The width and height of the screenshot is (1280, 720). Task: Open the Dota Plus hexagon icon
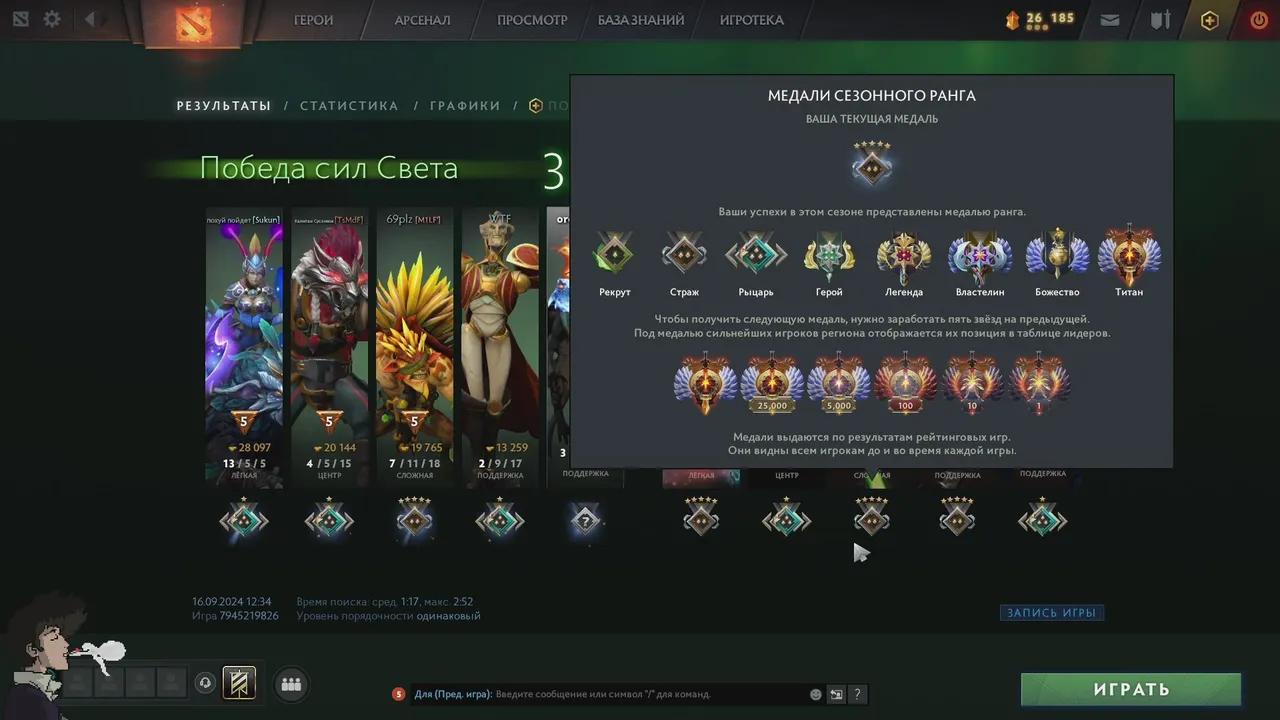[1209, 19]
